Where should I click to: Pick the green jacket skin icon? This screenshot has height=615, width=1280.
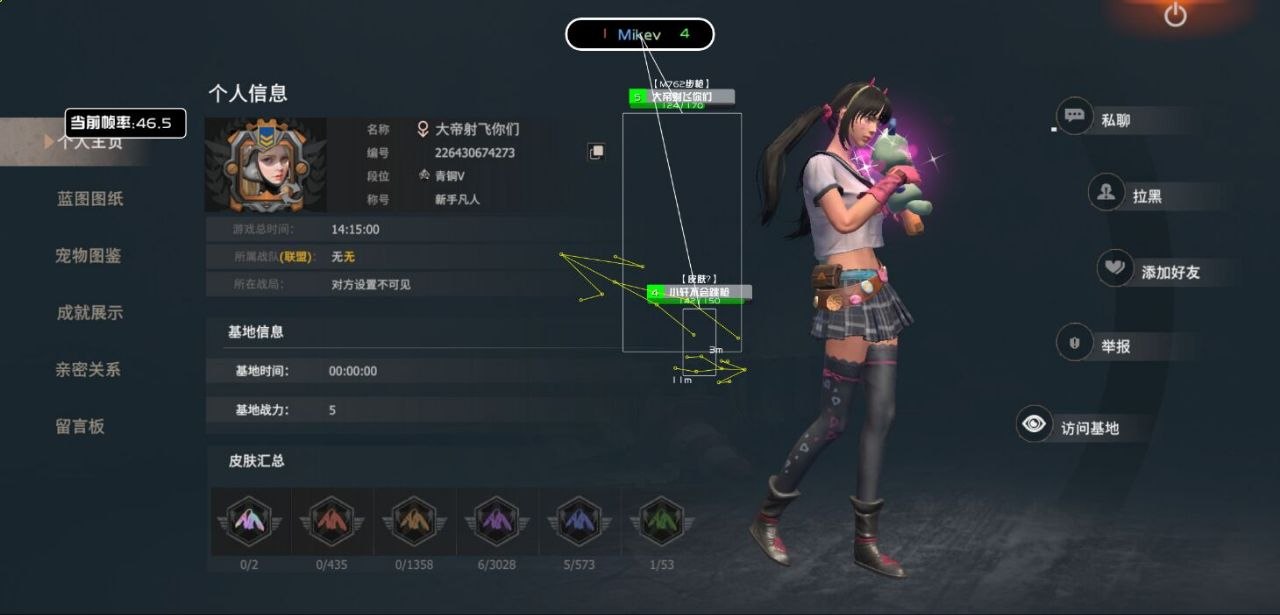661,522
